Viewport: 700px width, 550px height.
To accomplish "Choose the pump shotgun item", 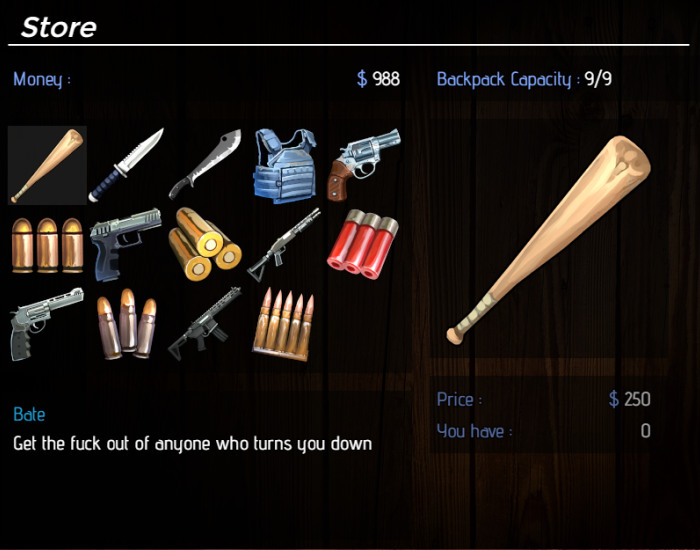I will [x=284, y=244].
